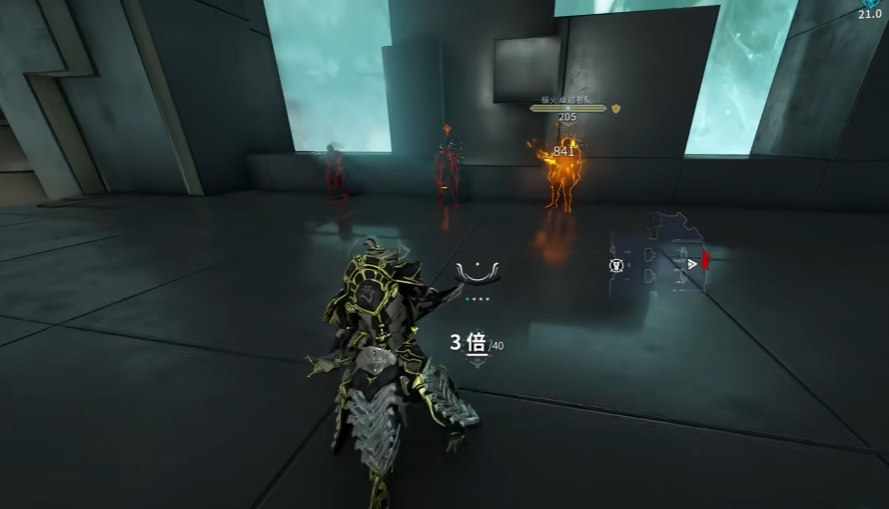This screenshot has width=889, height=509.
Task: Click the blue buff icon above 21.0
Action: [871, 3]
